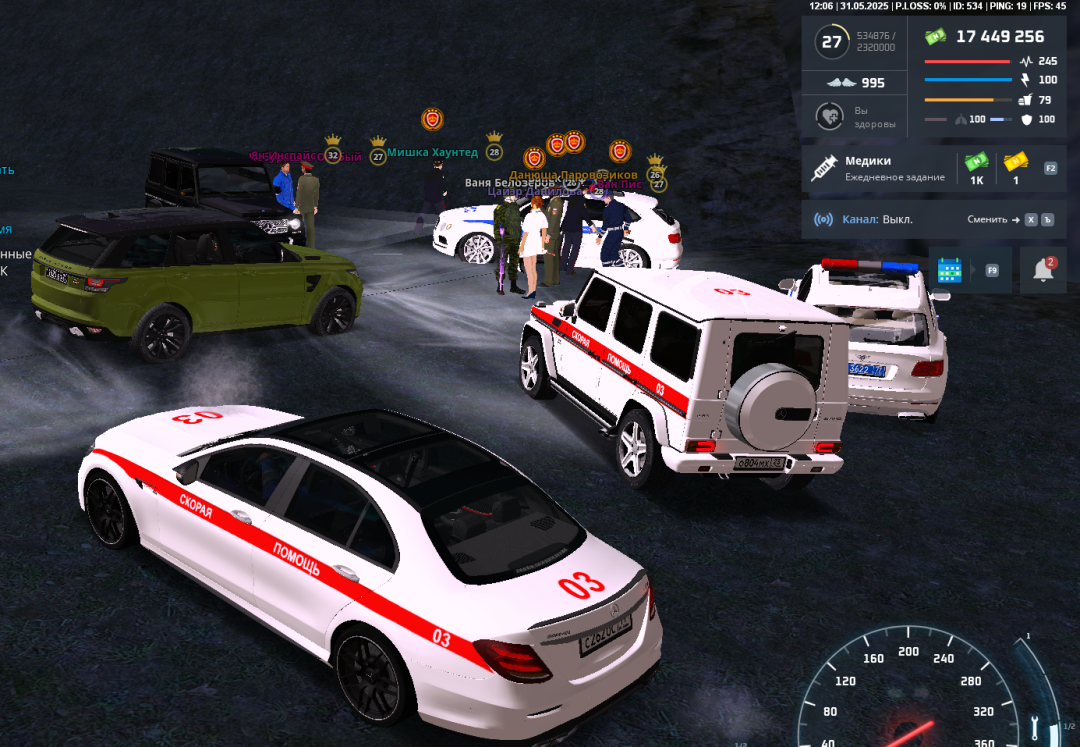
Task: Open the Медики daily task tracker
Action: [x=880, y=168]
